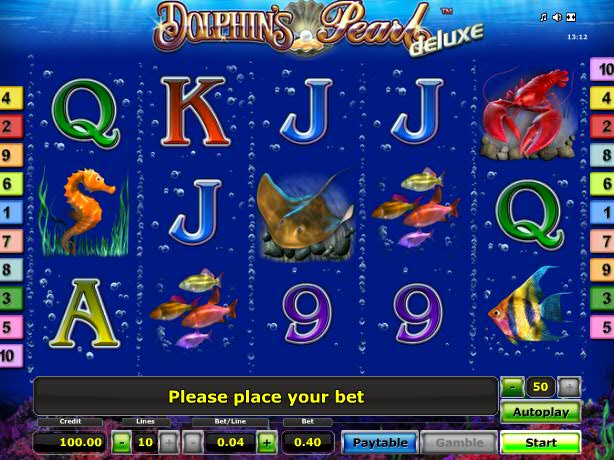The height and width of the screenshot is (460, 614).
Task: Toggle the speaker sound icon
Action: pyautogui.click(x=557, y=18)
